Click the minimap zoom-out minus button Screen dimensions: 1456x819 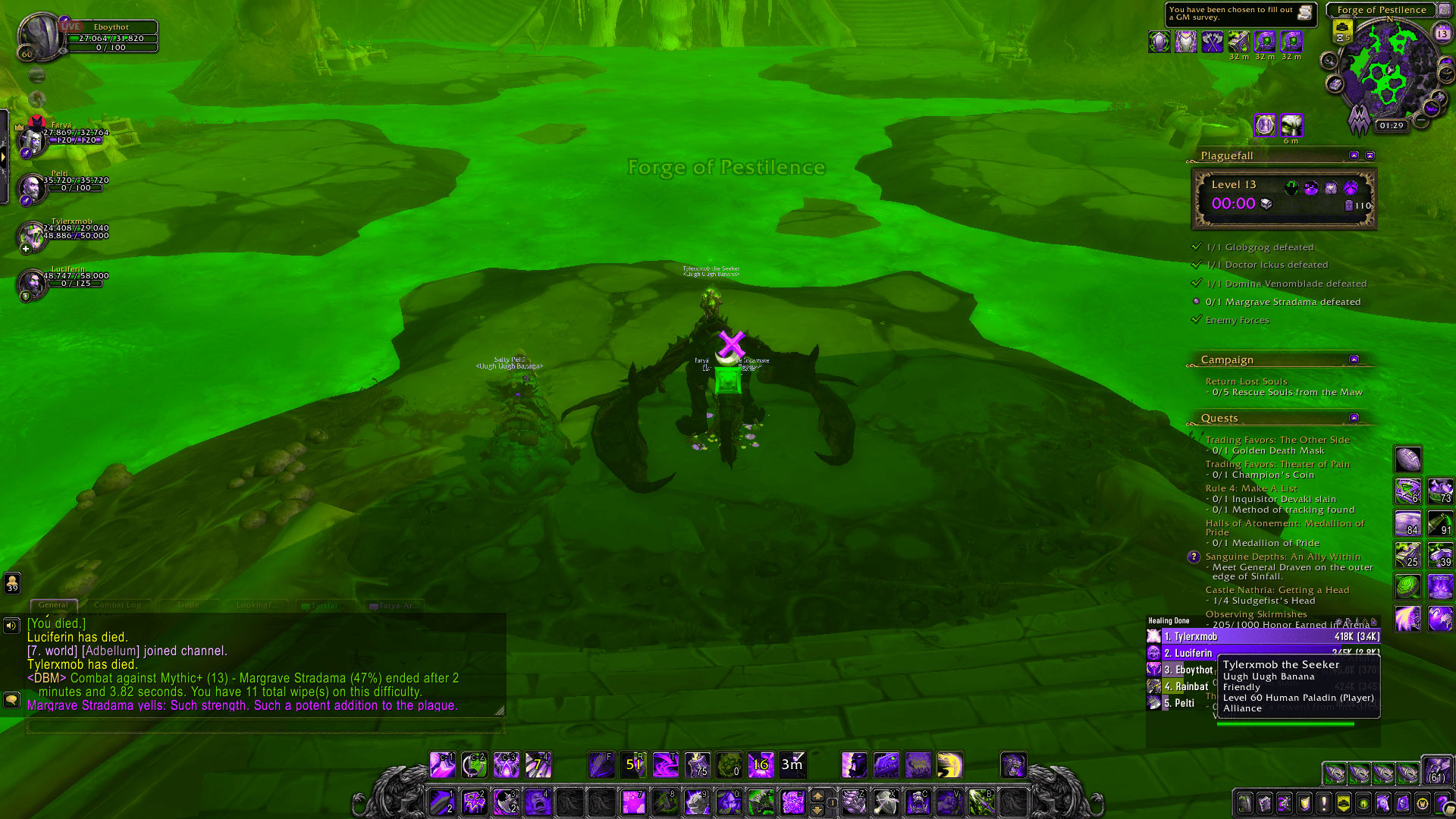(1420, 119)
